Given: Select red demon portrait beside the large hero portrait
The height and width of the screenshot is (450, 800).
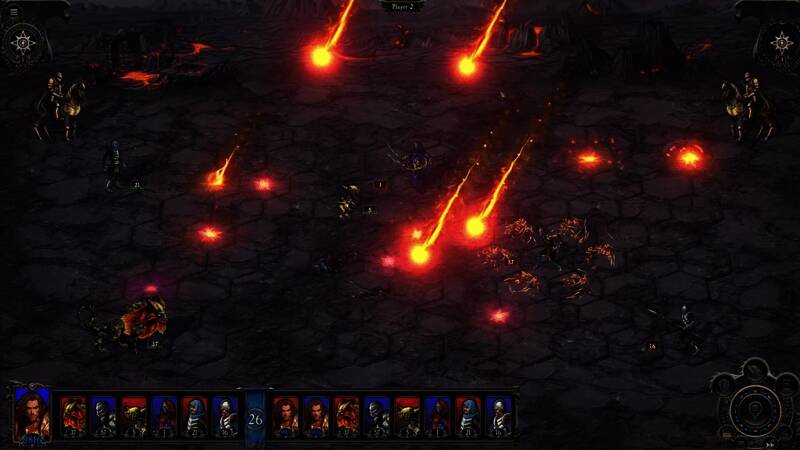Looking at the screenshot, I should [73, 414].
